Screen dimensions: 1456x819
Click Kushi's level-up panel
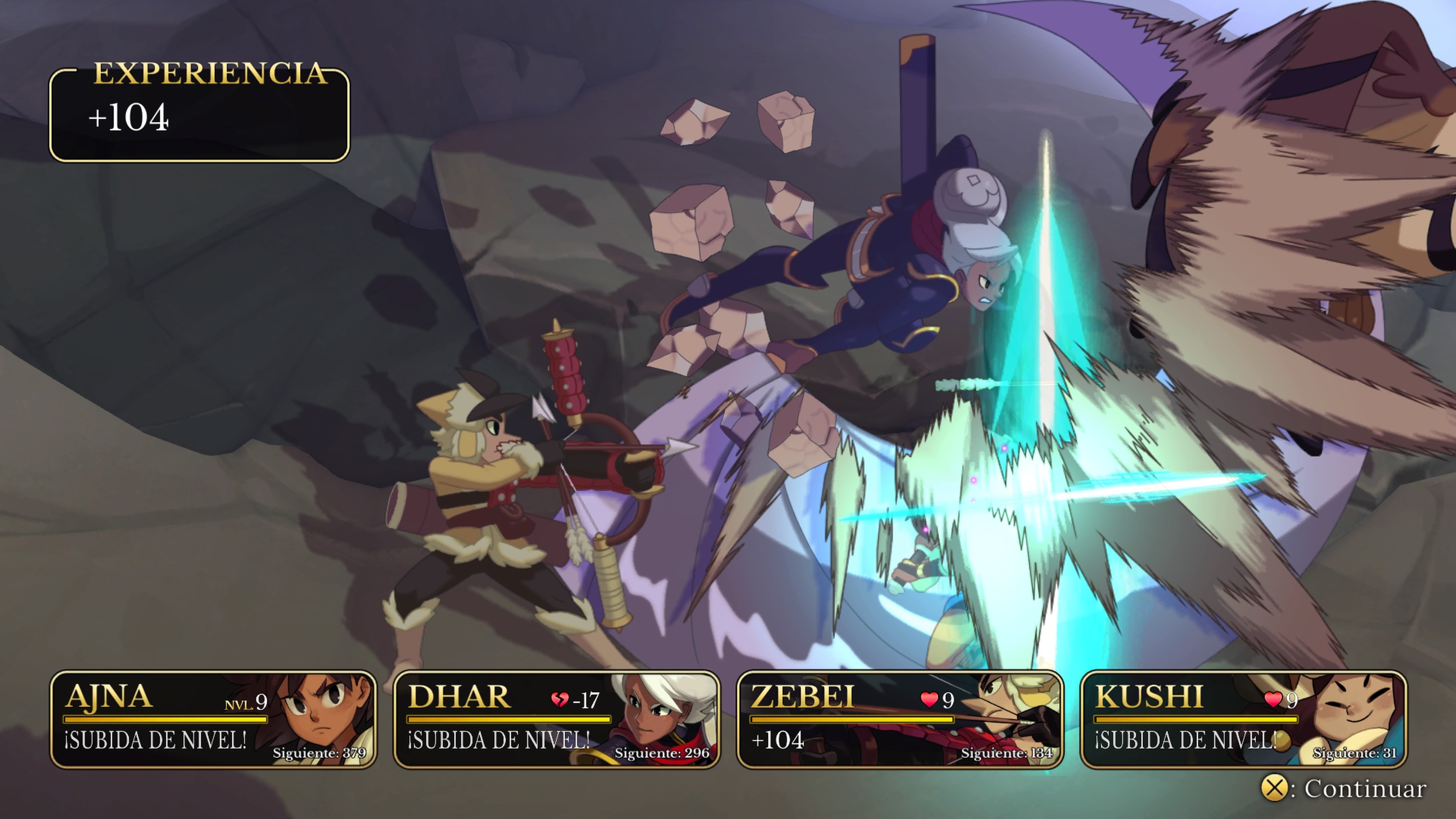pos(1243,720)
